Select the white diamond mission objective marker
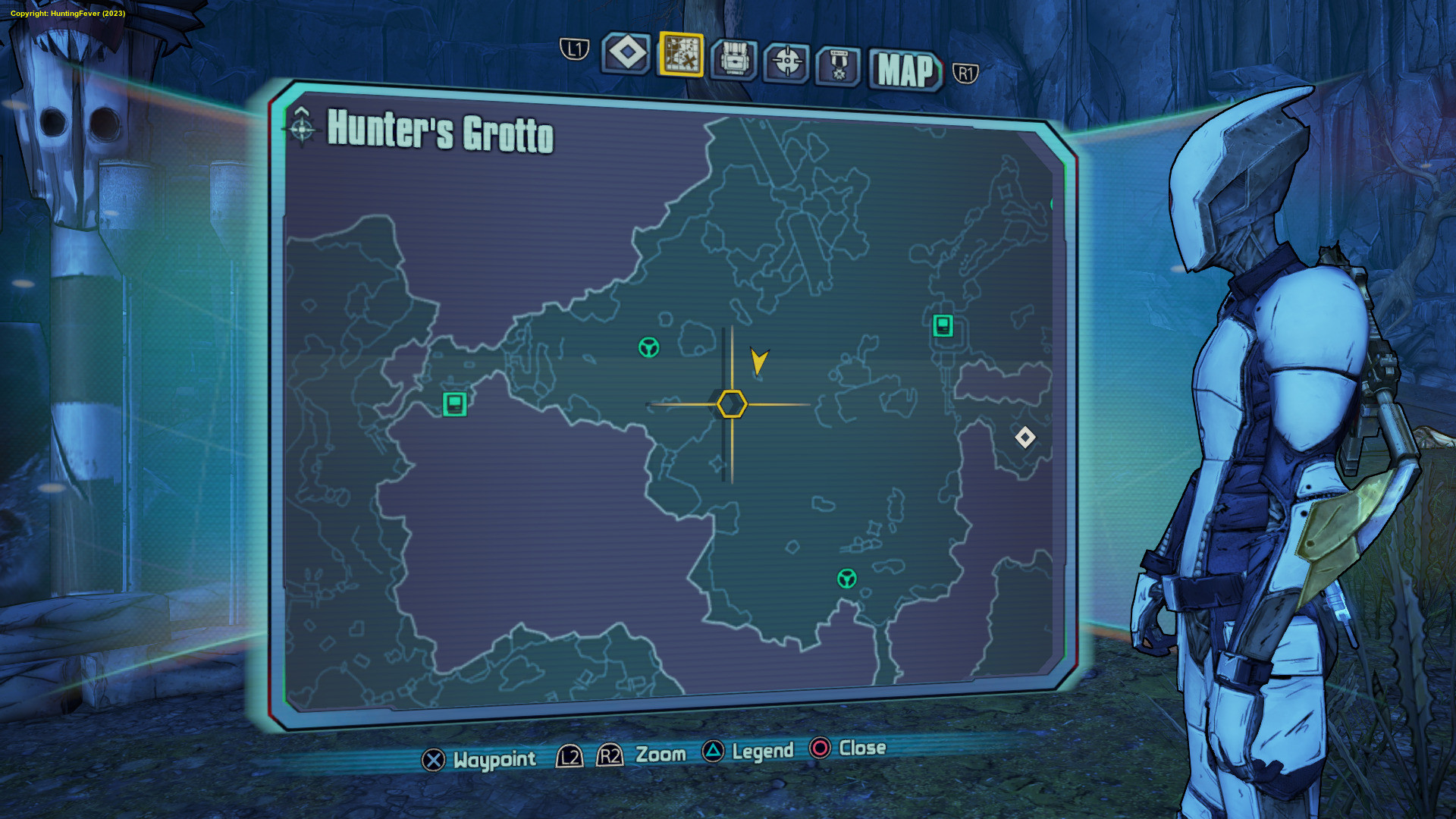 [1025, 437]
